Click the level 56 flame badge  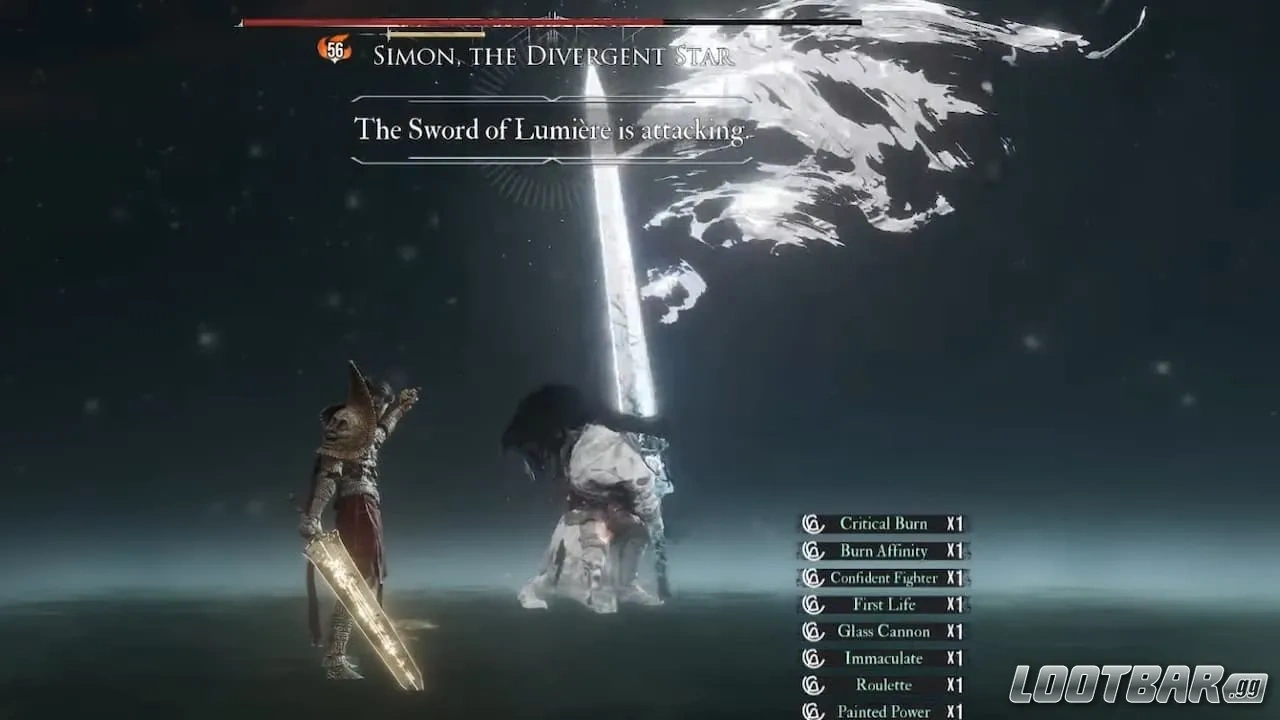336,48
